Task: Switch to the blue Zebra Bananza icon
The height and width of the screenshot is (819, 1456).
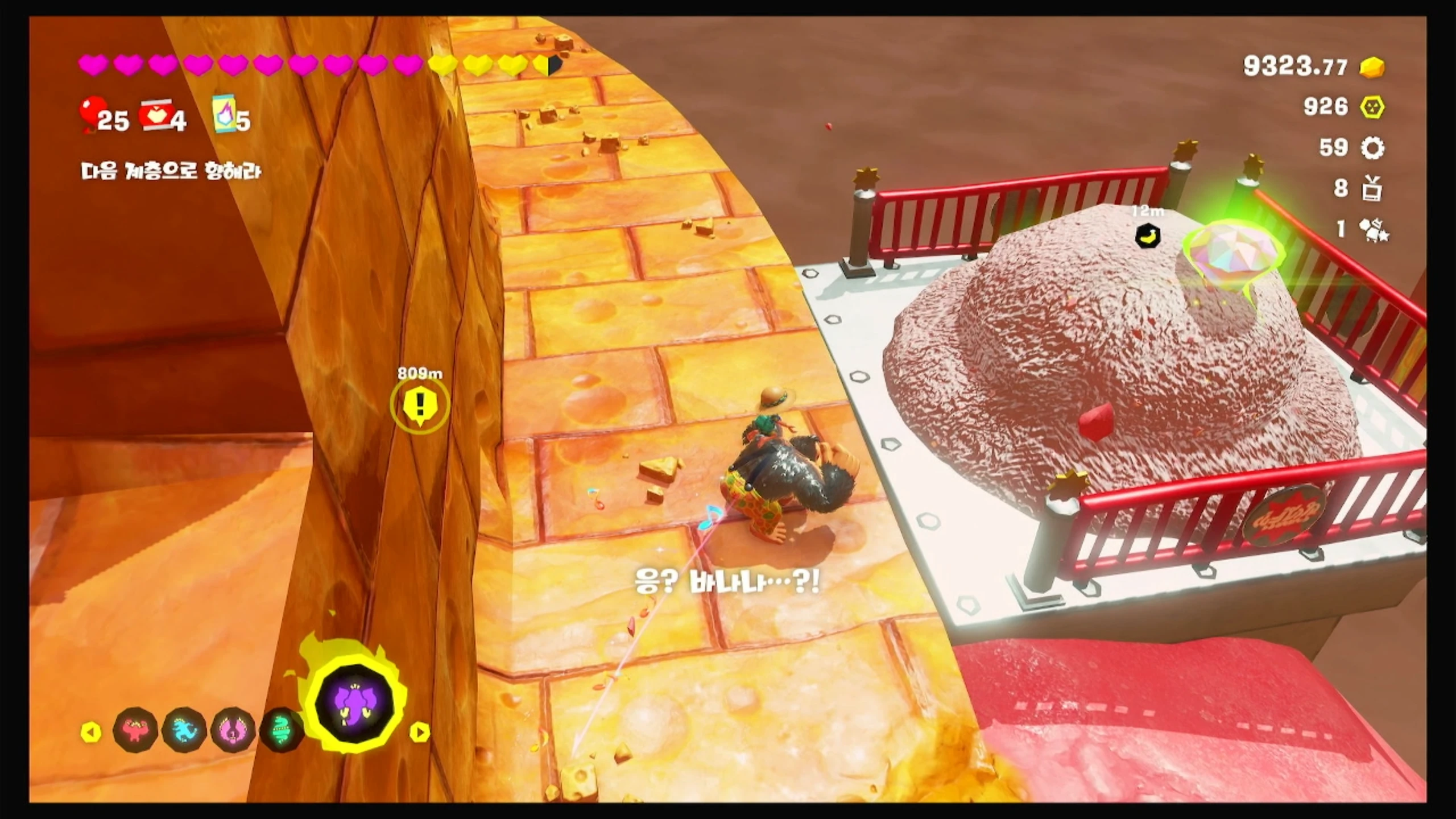Action: pos(184,730)
